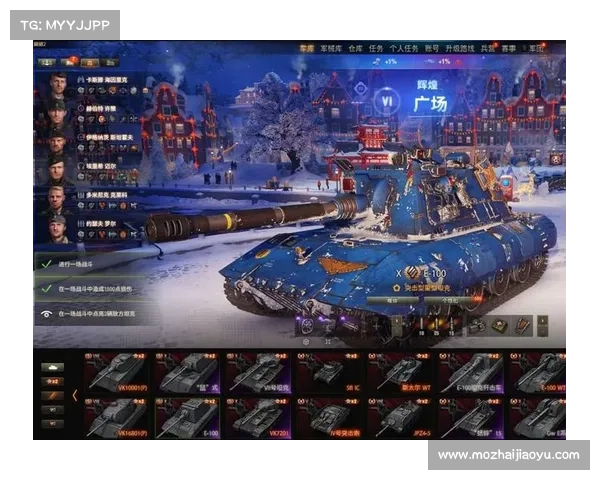Go to the 任务 missions tab

[375, 47]
